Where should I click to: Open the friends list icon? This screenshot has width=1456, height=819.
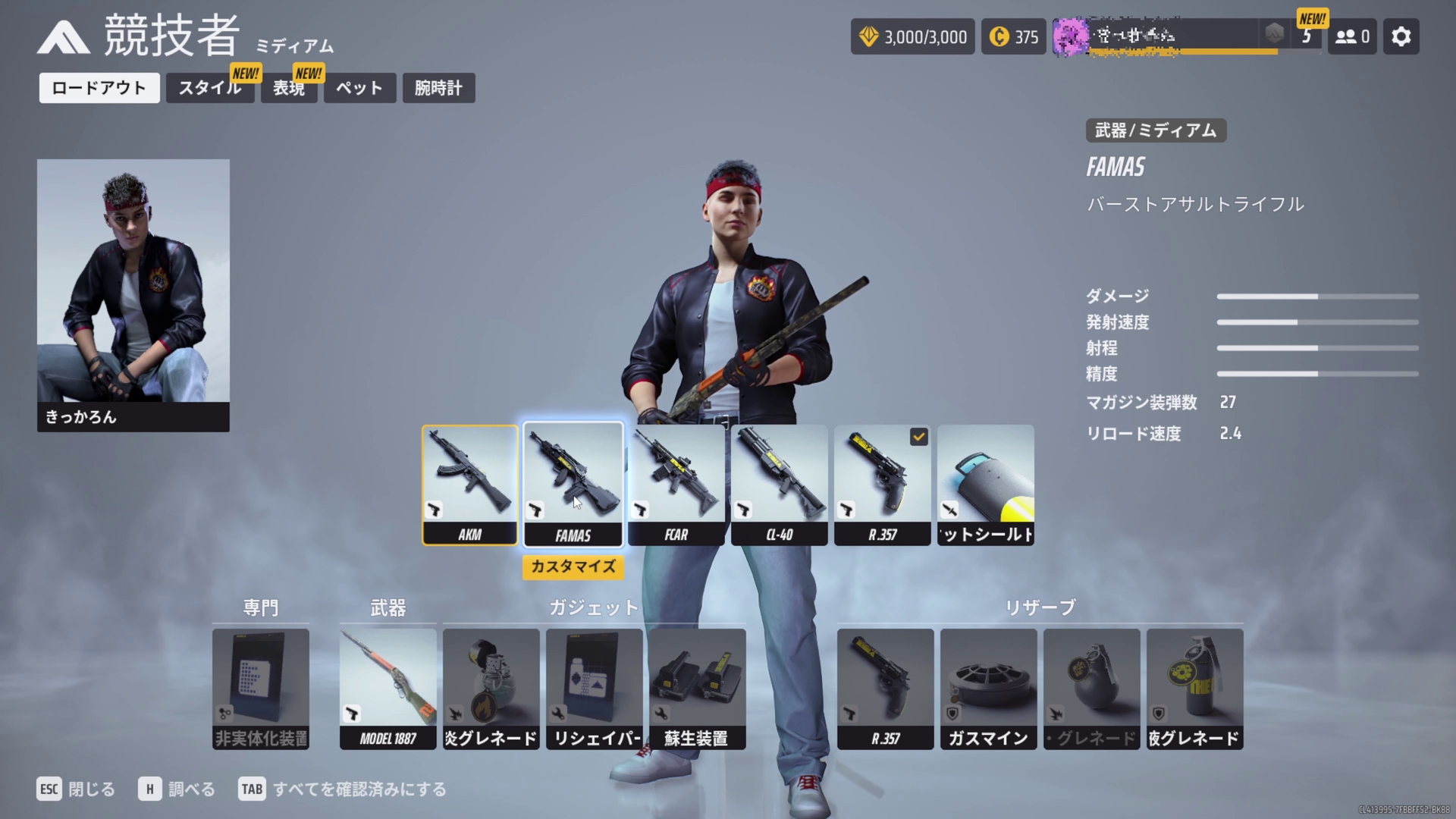1351,36
